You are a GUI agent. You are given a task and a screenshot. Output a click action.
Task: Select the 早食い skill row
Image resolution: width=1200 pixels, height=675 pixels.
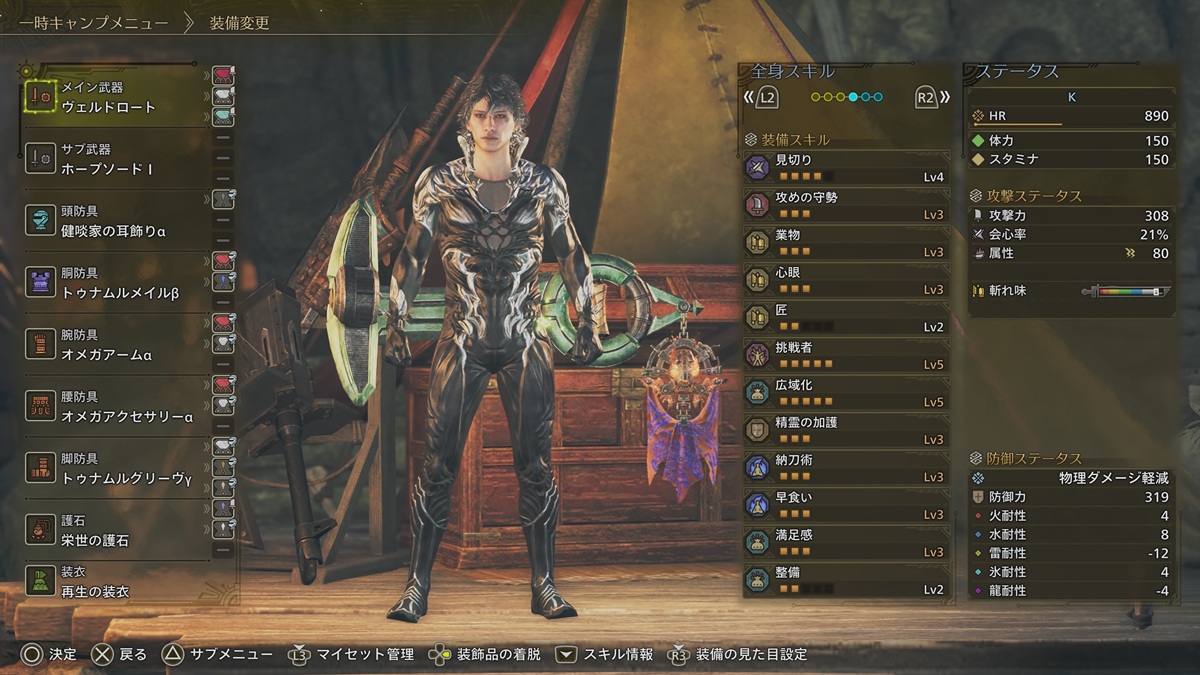846,505
